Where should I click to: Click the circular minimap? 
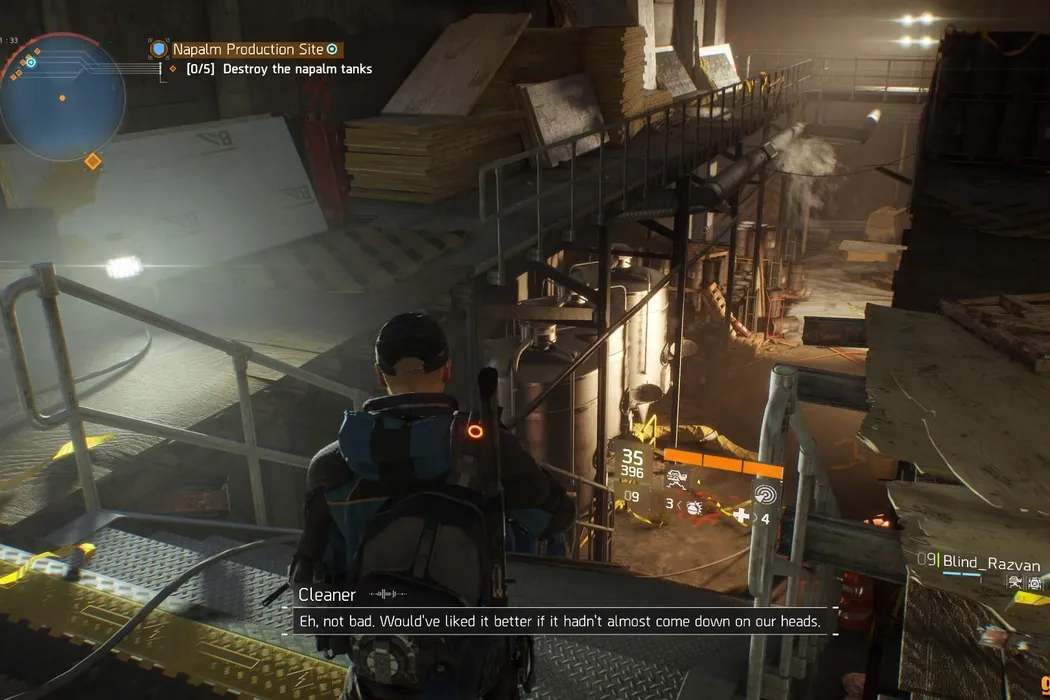[x=62, y=98]
